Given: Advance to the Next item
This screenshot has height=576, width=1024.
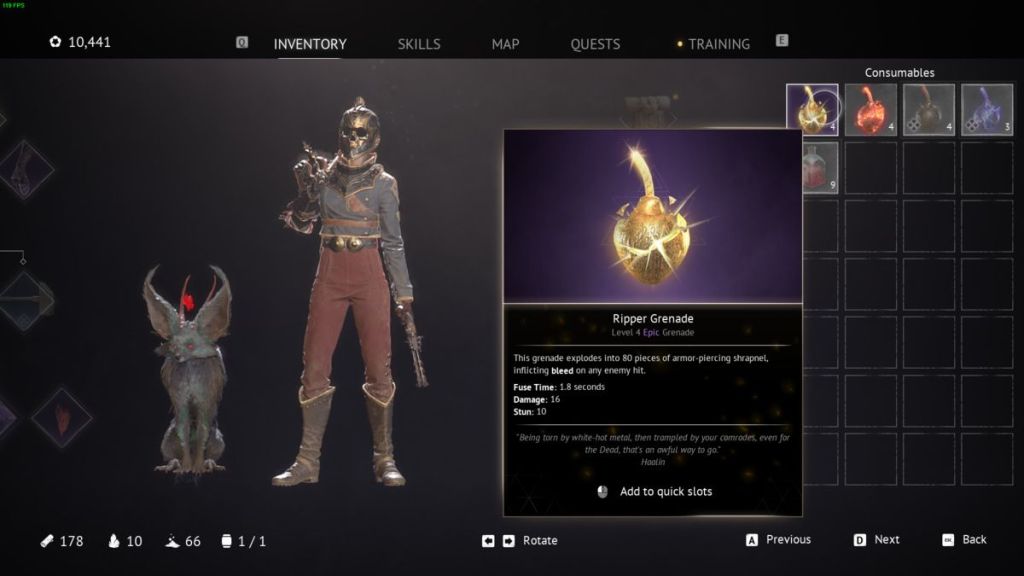Looking at the screenshot, I should [886, 540].
